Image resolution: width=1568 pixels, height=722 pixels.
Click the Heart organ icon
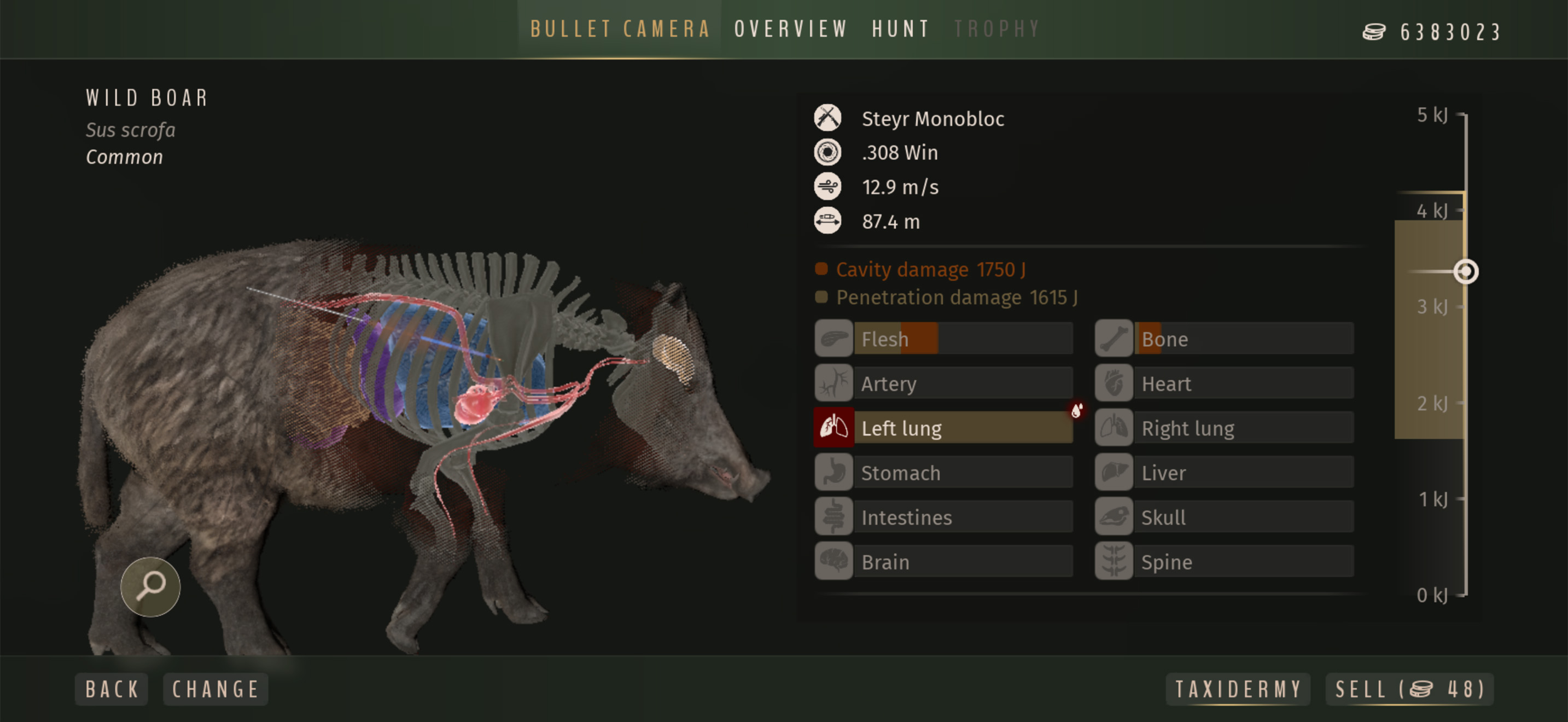click(x=1114, y=383)
